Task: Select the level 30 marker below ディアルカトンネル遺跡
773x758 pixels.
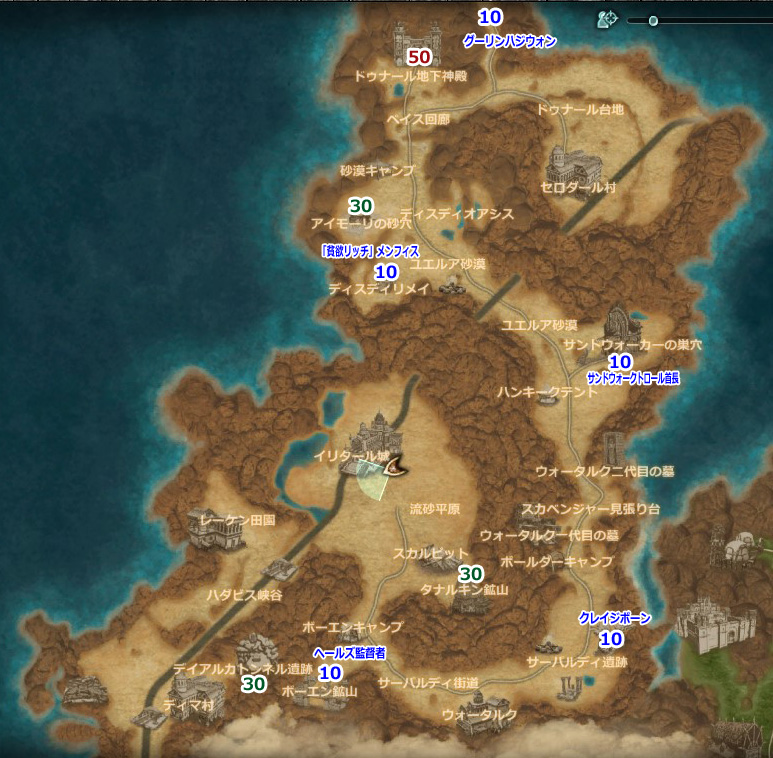Action: (x=254, y=685)
